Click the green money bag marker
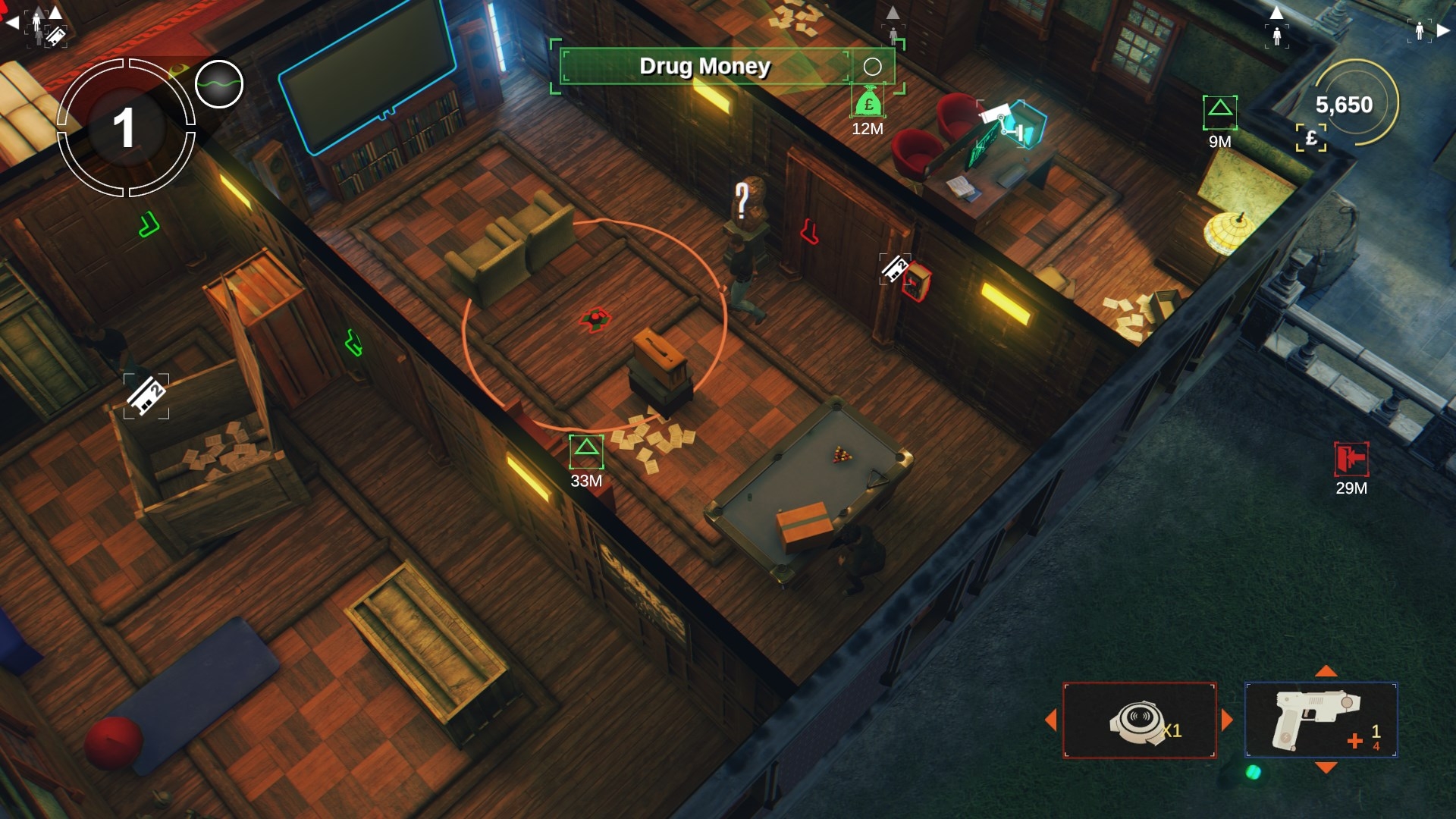 (868, 103)
